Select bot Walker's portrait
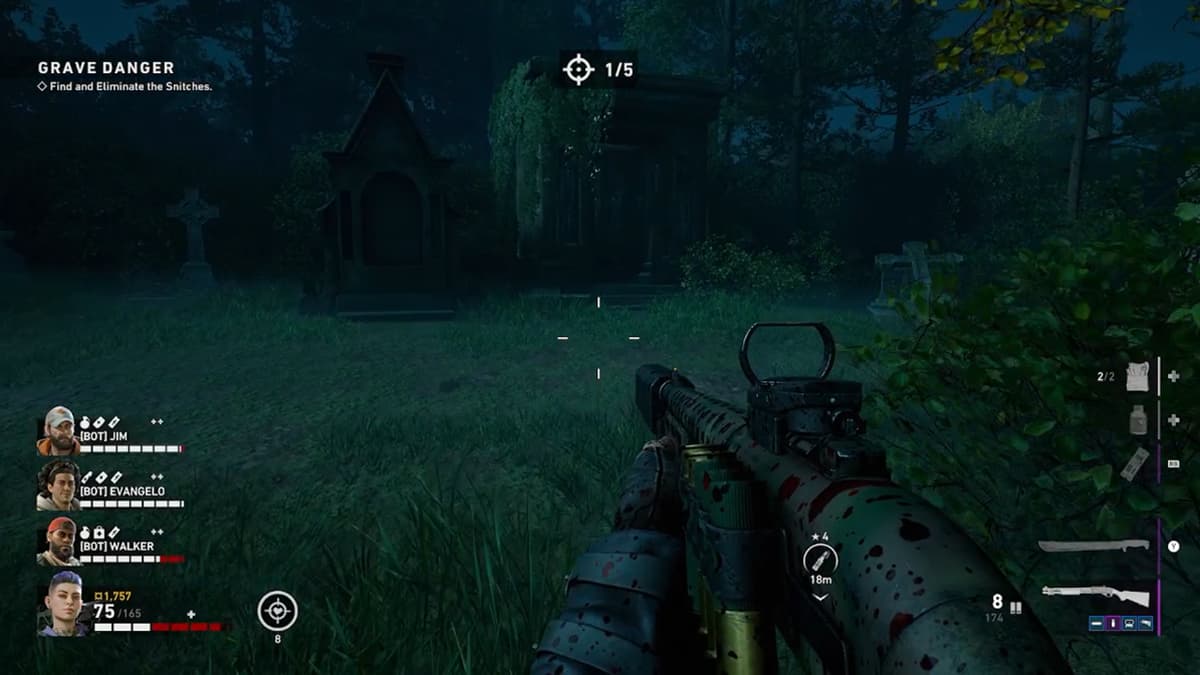Image resolution: width=1200 pixels, height=675 pixels. click(59, 541)
